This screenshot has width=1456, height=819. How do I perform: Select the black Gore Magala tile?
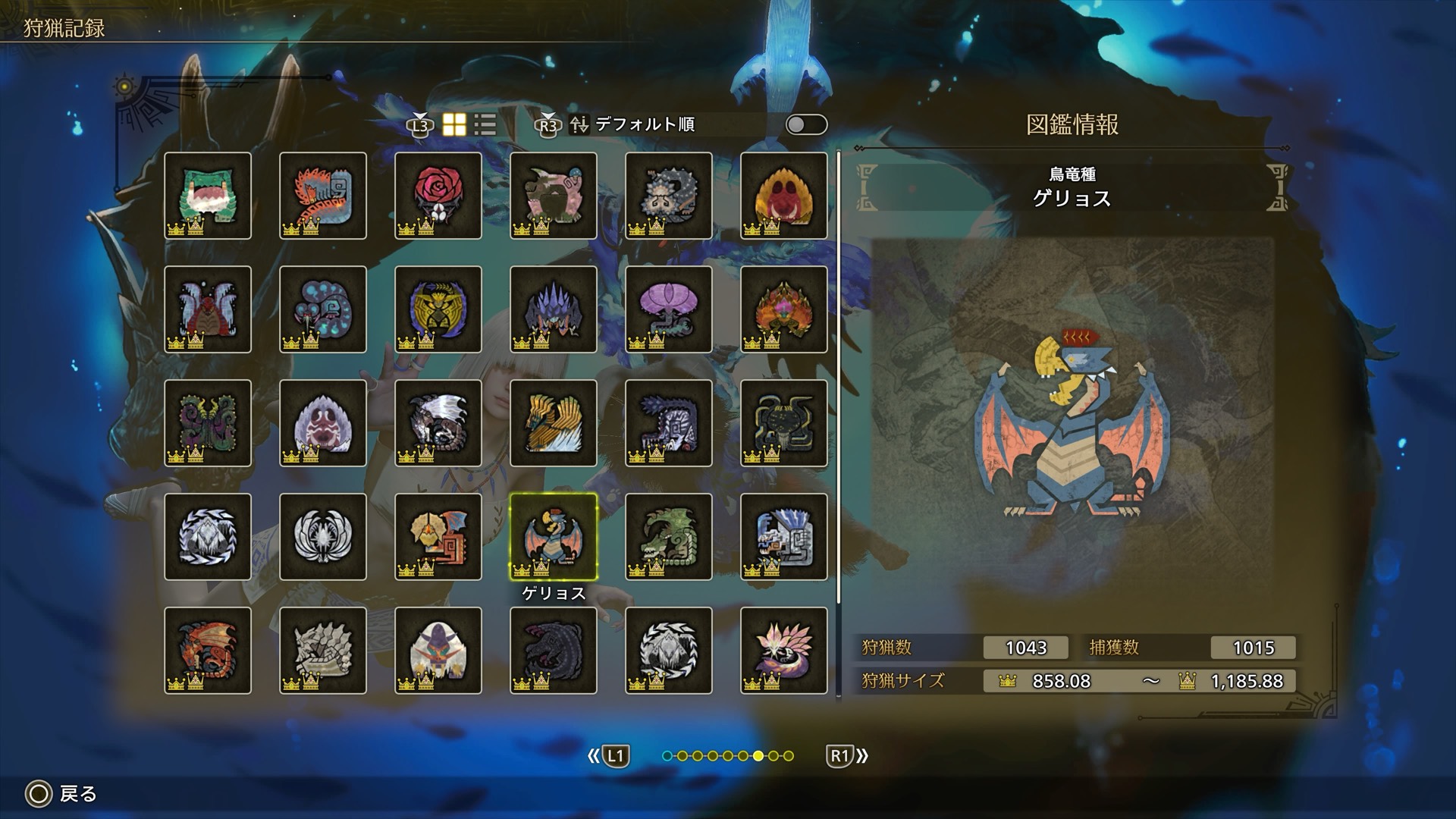pos(554,651)
